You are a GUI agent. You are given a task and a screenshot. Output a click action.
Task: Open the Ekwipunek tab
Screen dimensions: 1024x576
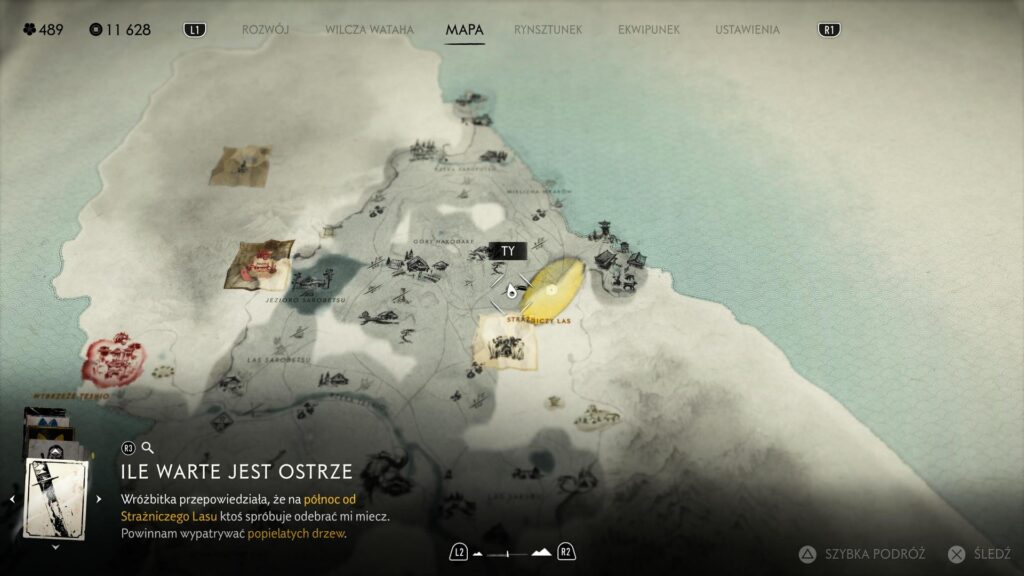click(x=648, y=30)
